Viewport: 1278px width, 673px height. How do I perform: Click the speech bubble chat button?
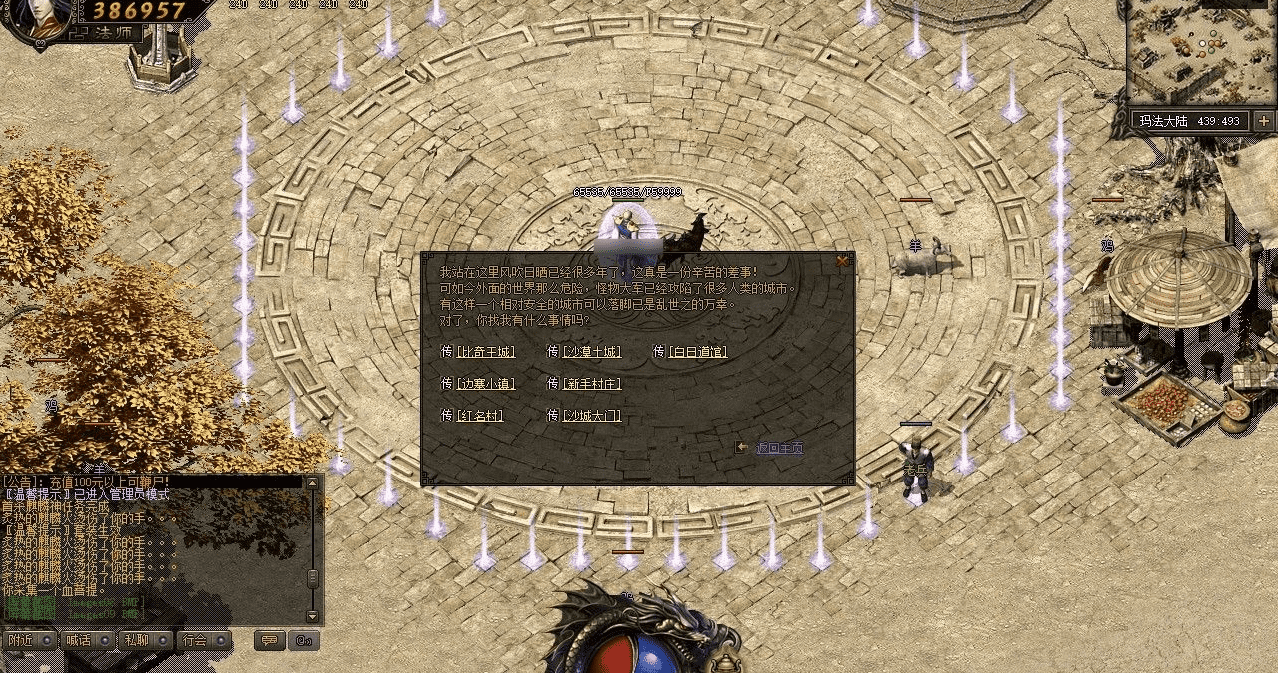268,640
